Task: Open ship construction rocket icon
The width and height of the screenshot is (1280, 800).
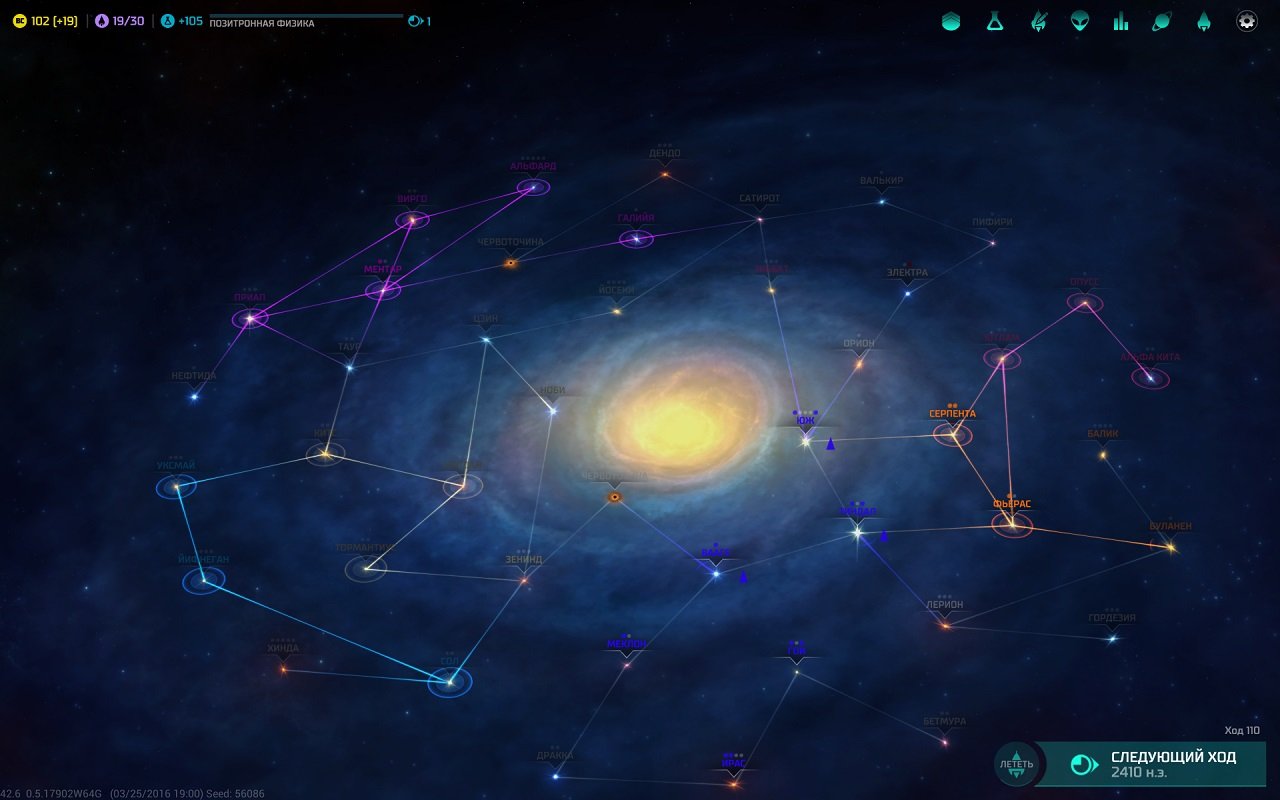Action: click(1202, 20)
